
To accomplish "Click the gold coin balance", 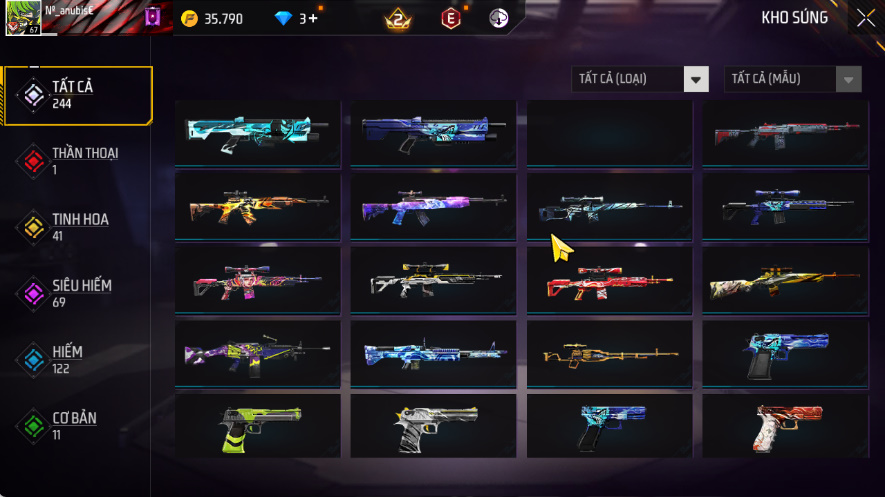I will (212, 19).
